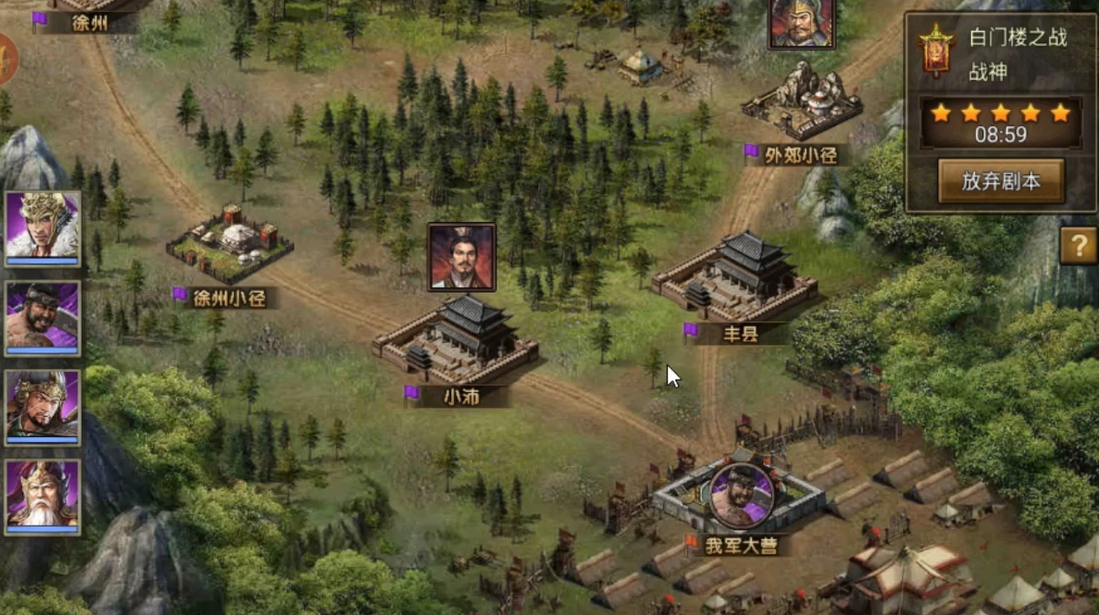The height and width of the screenshot is (615, 1099).
Task: Choose the dark bearded warrior hero portrait
Action: click(x=42, y=317)
